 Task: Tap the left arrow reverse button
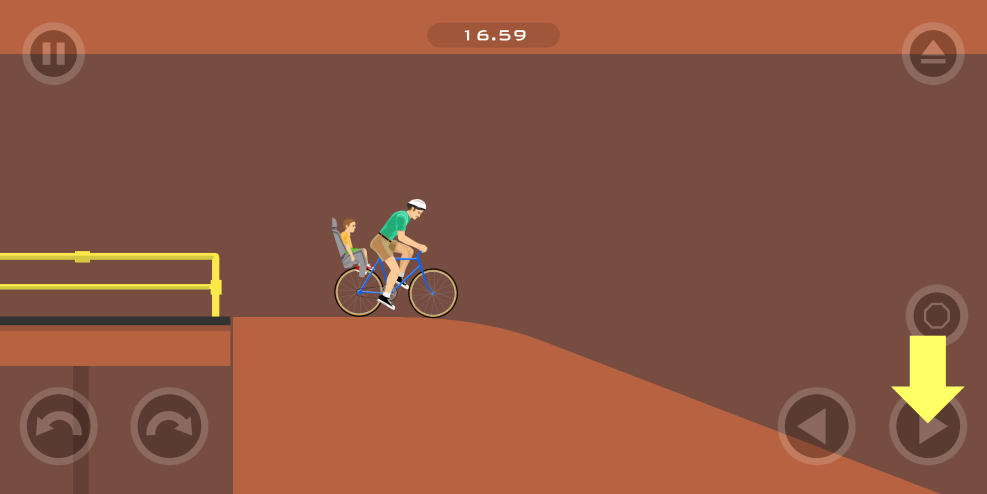click(x=816, y=426)
